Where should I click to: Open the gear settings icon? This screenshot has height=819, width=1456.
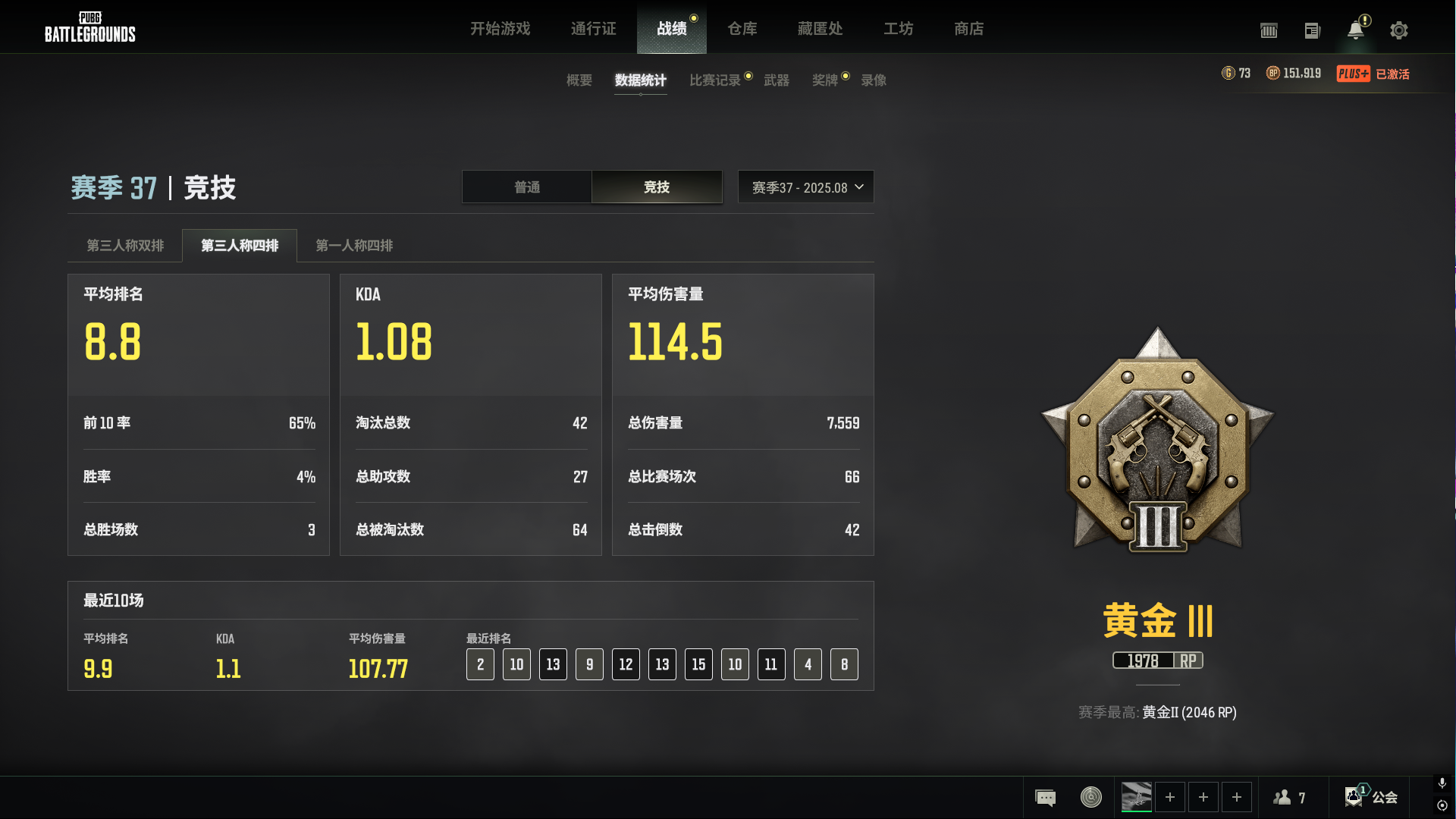coord(1398,30)
